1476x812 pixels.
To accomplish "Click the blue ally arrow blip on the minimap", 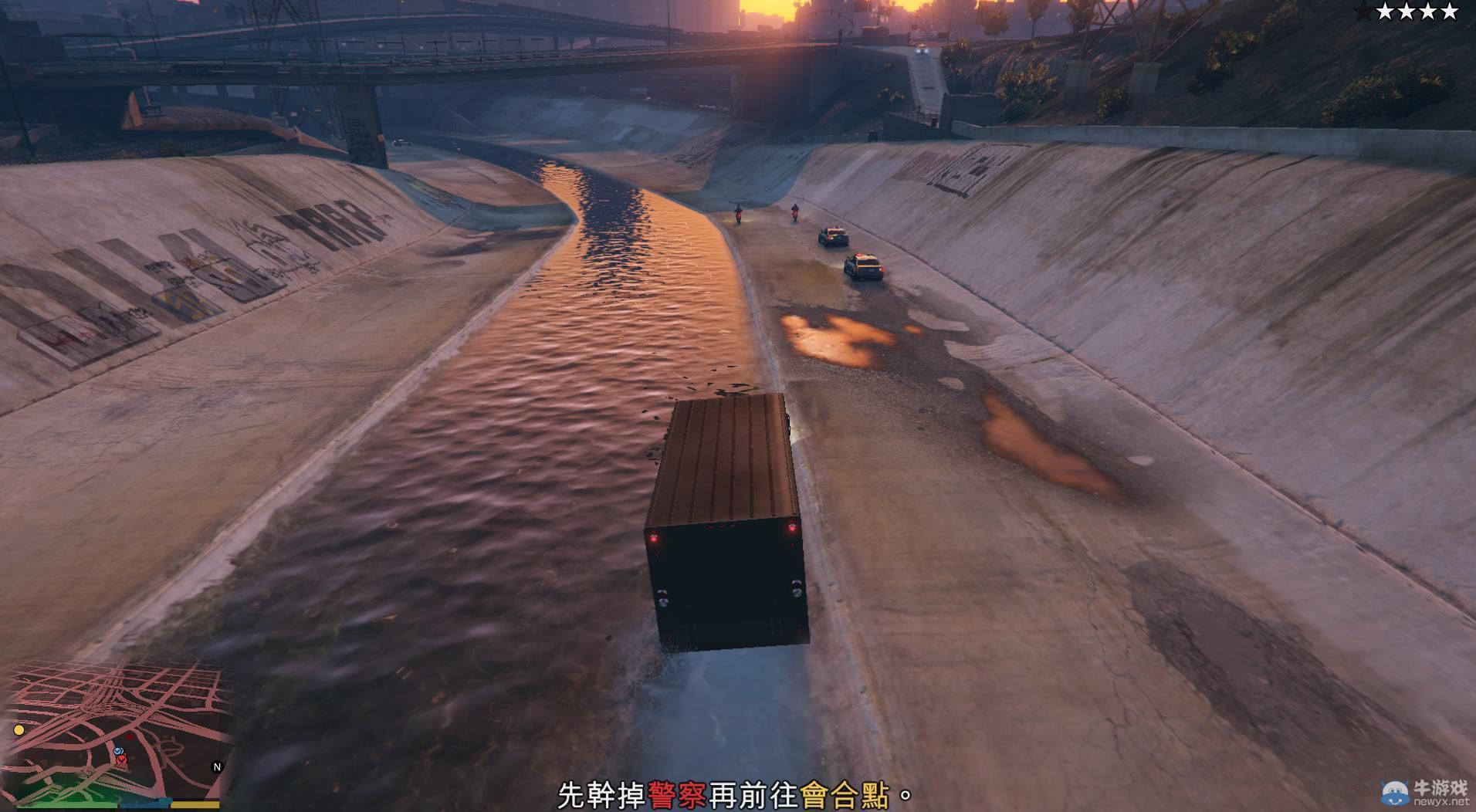I will [x=119, y=751].
